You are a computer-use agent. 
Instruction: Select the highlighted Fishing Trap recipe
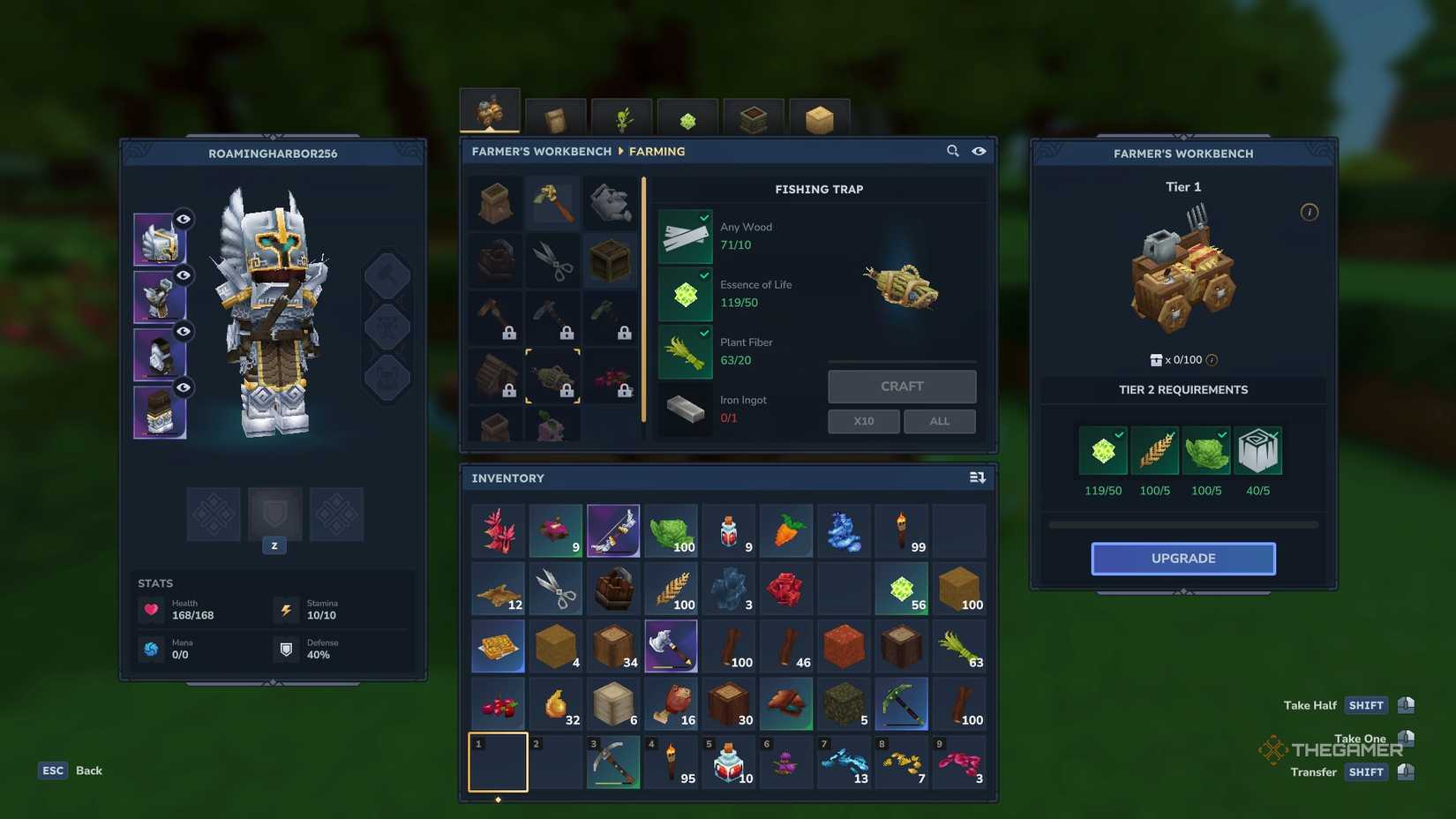tap(553, 377)
